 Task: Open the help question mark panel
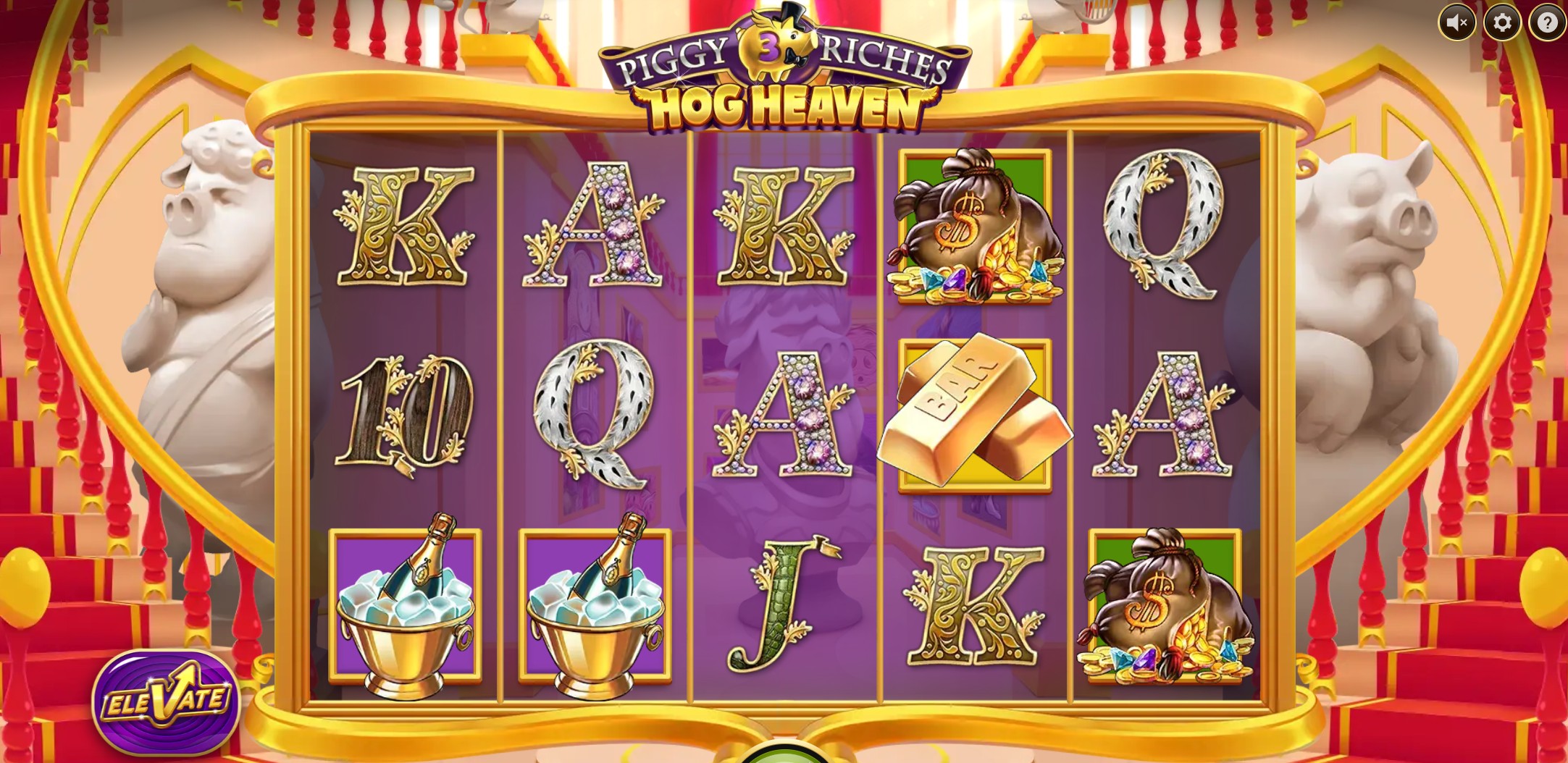click(1546, 22)
